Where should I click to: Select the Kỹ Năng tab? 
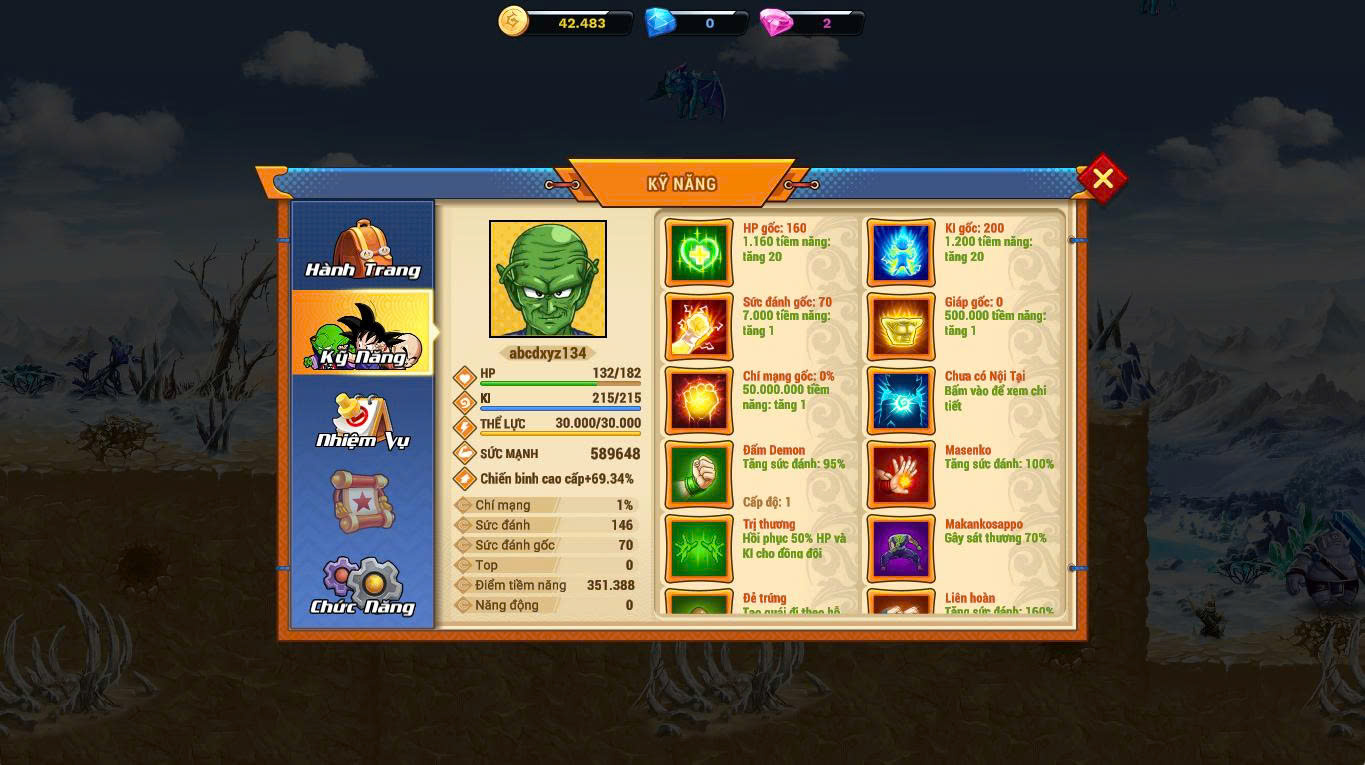(x=363, y=334)
